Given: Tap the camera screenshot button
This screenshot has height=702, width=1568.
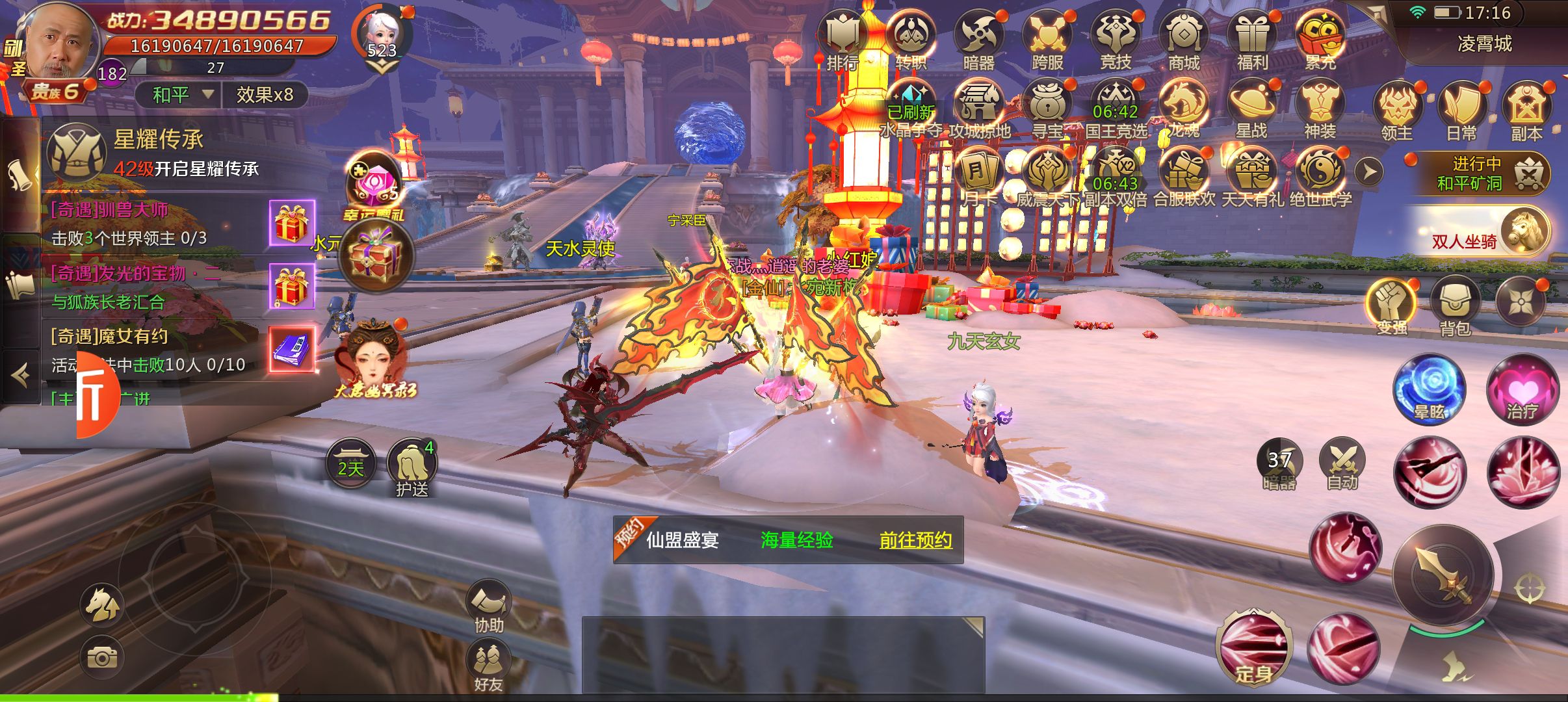Looking at the screenshot, I should tap(102, 658).
